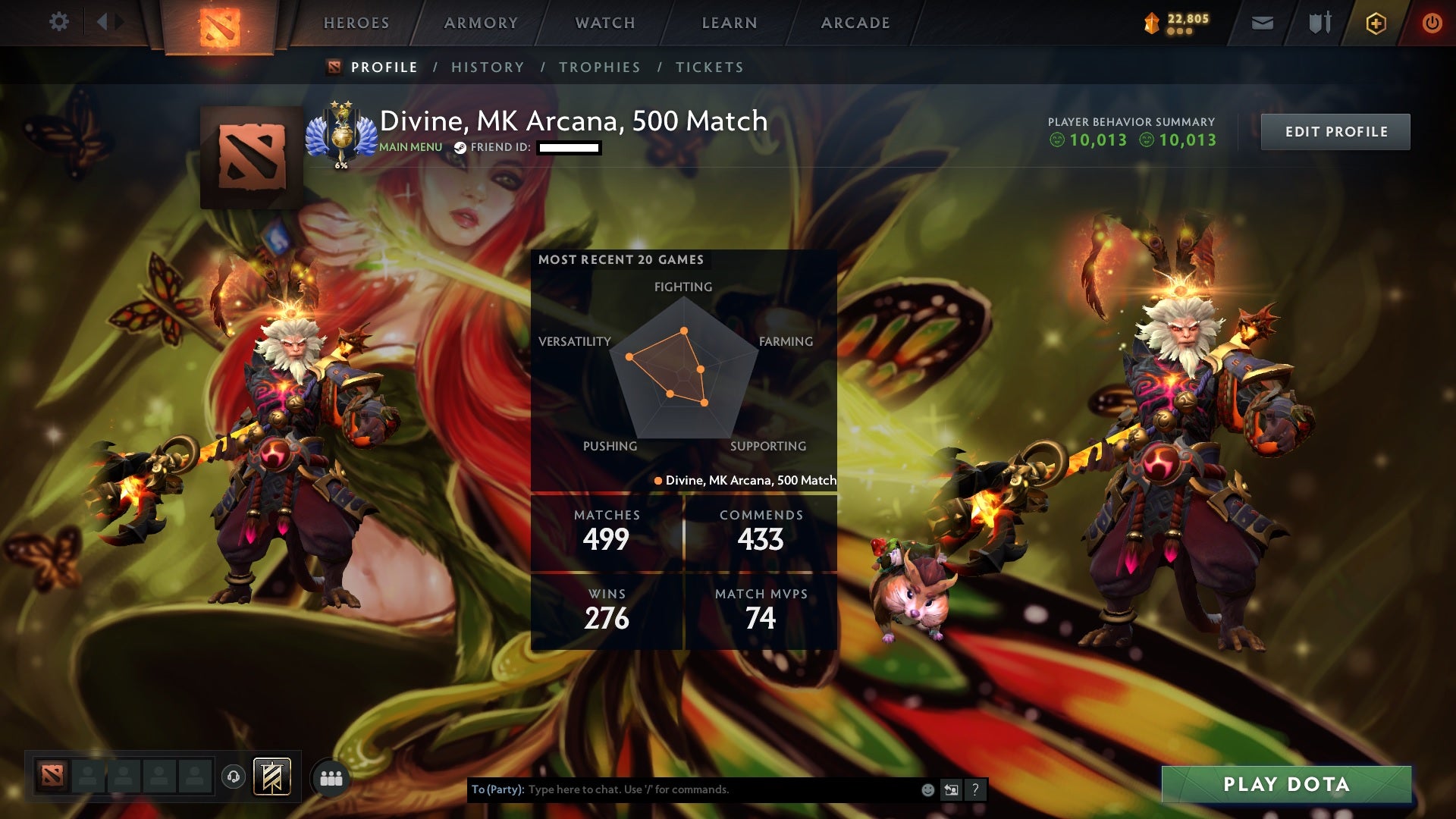Open the Armory shield and sword icon

(x=1319, y=23)
